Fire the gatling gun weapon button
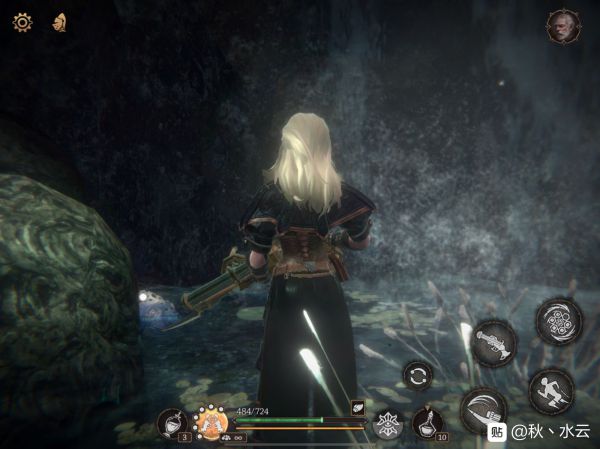This screenshot has width=600, height=449. pyautogui.click(x=493, y=343)
